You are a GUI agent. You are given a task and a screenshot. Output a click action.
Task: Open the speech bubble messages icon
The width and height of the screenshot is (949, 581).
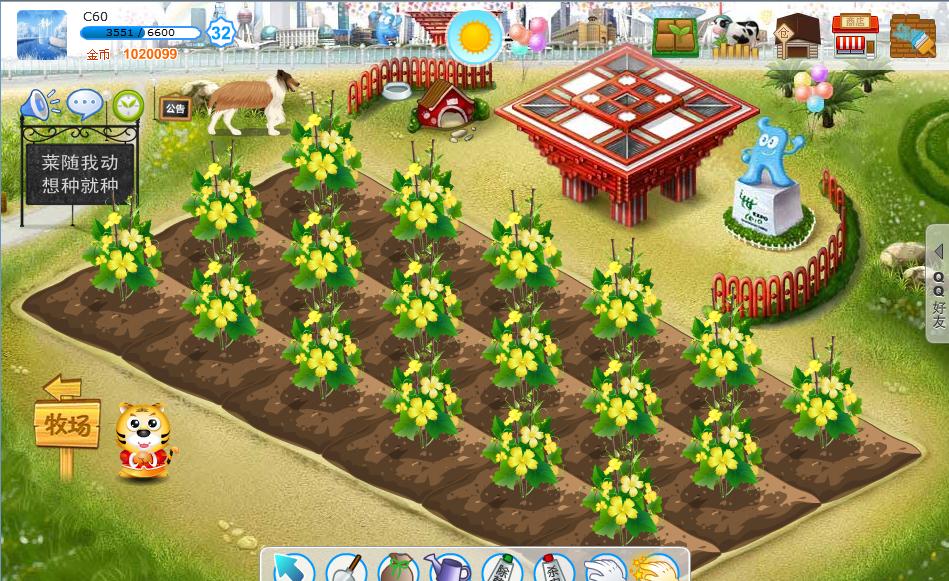[86, 104]
